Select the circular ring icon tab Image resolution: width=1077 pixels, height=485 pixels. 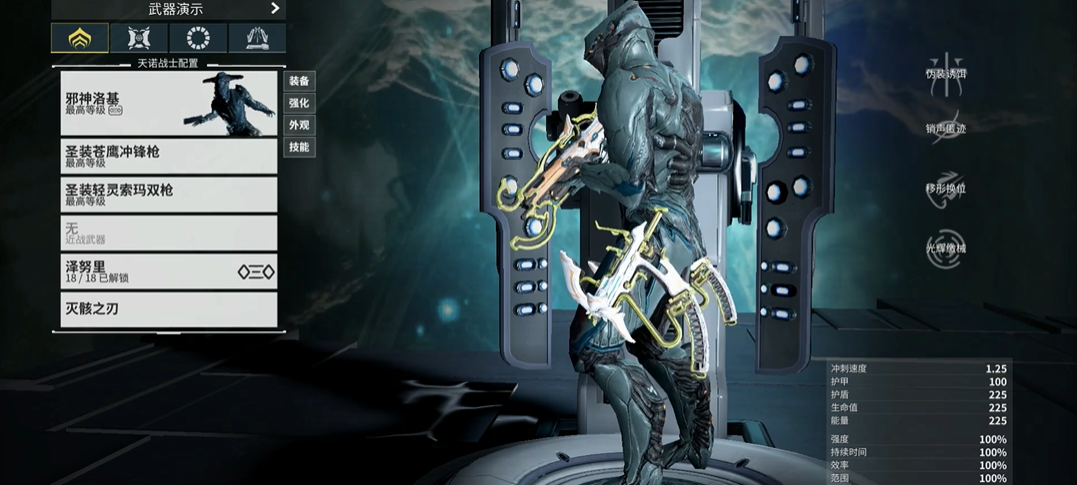tap(198, 38)
